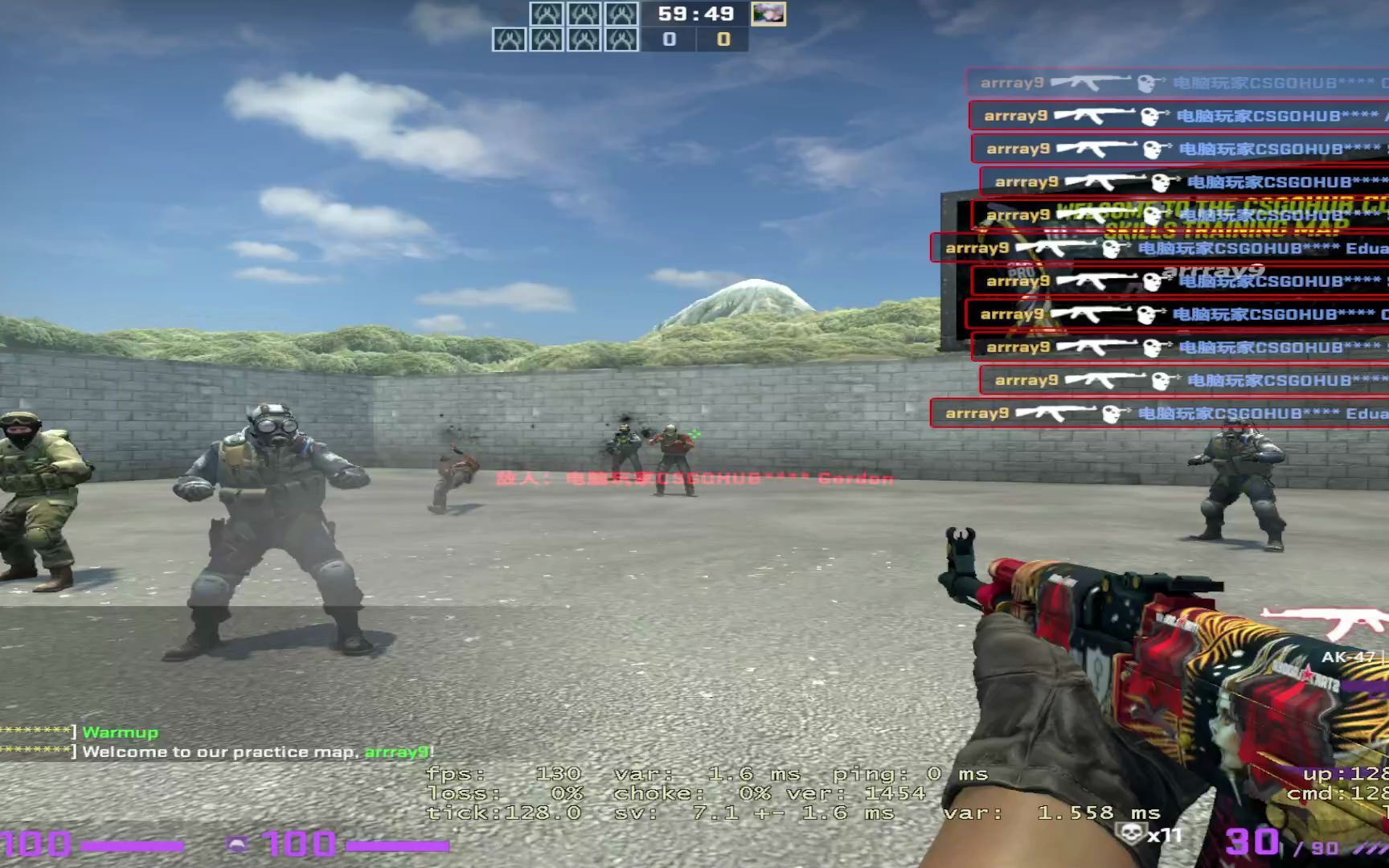Click the kill message naming Gordon in screen center
The width and height of the screenshot is (1389, 868).
tap(691, 477)
